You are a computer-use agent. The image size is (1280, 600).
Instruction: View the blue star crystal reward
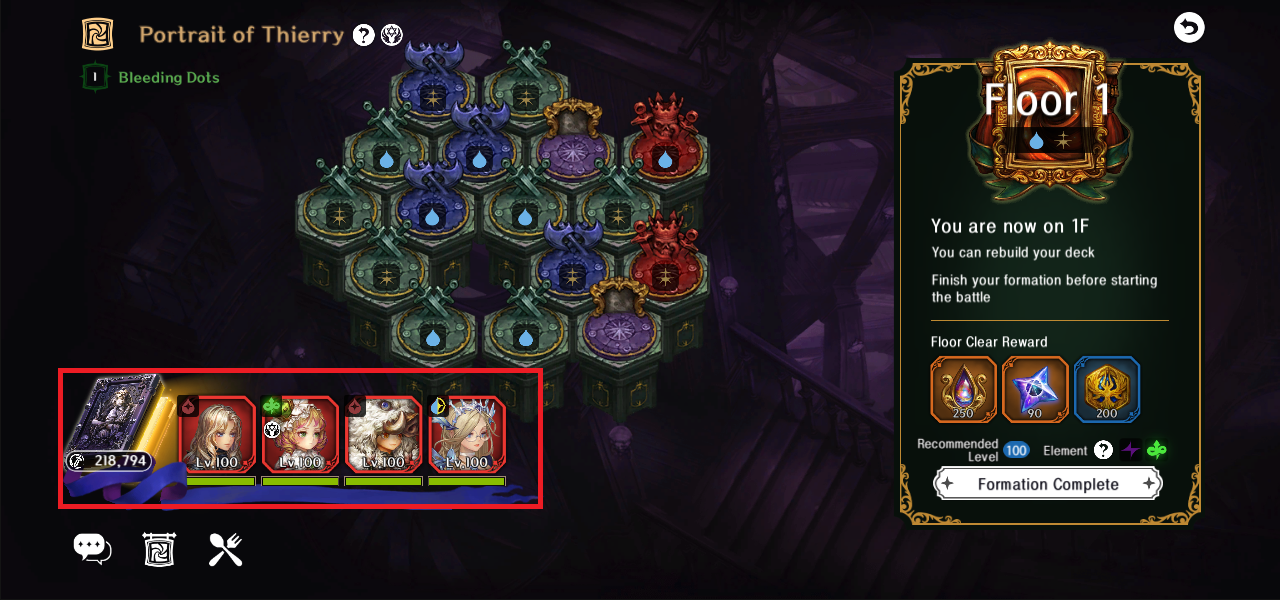tap(1035, 389)
